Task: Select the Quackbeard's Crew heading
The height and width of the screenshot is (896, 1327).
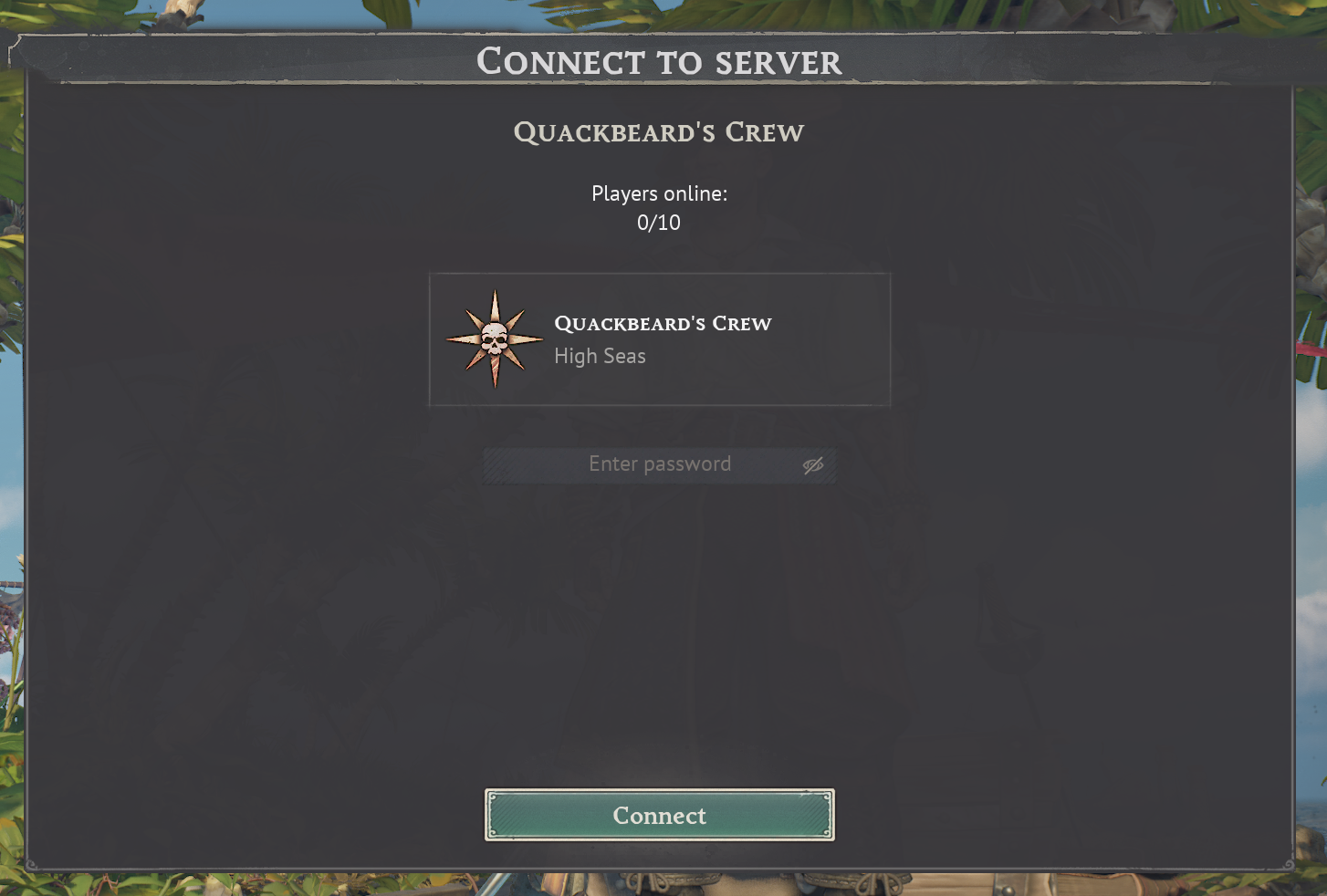Action: [x=660, y=131]
